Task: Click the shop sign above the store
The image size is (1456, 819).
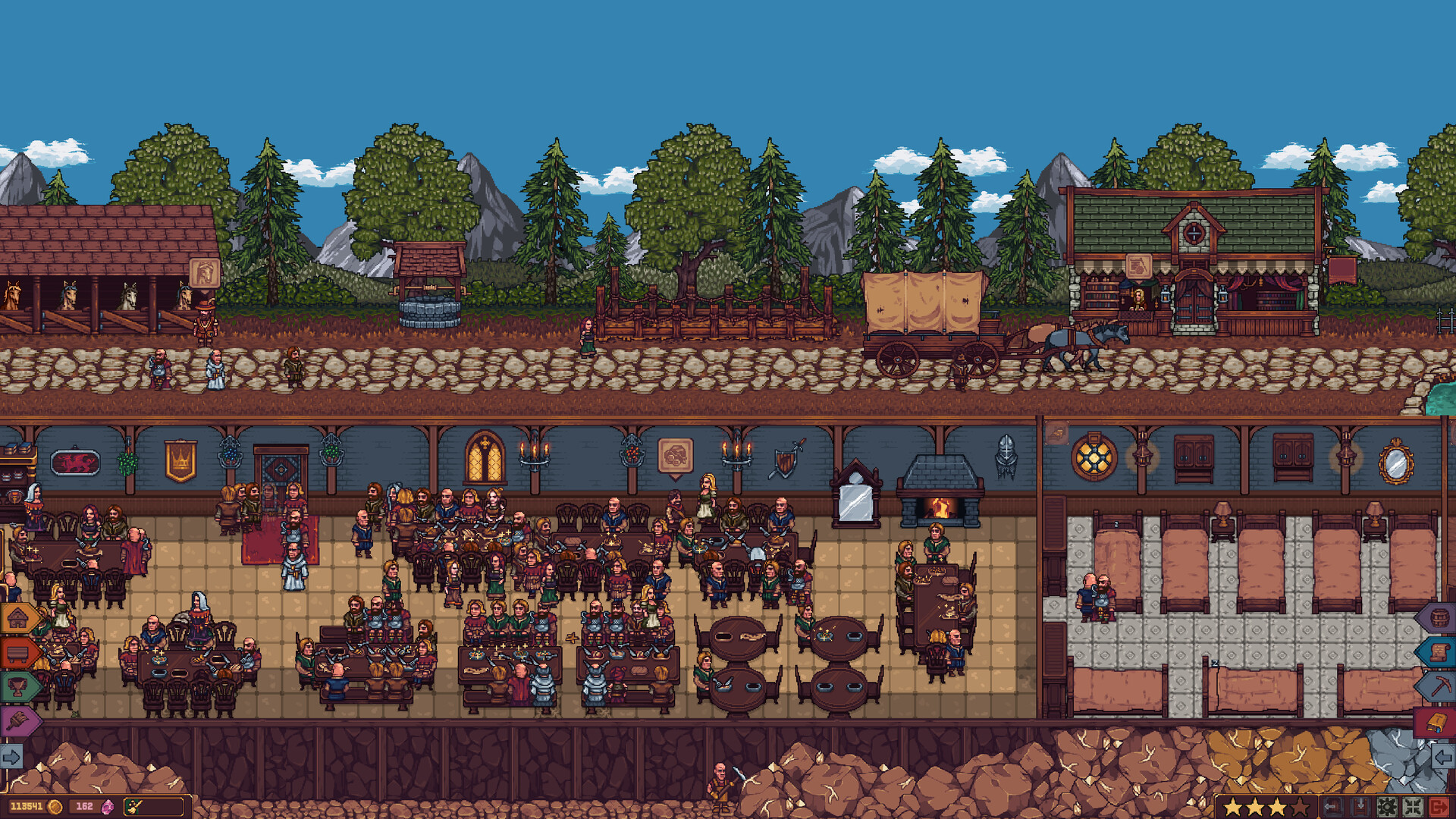Action: click(x=1138, y=266)
